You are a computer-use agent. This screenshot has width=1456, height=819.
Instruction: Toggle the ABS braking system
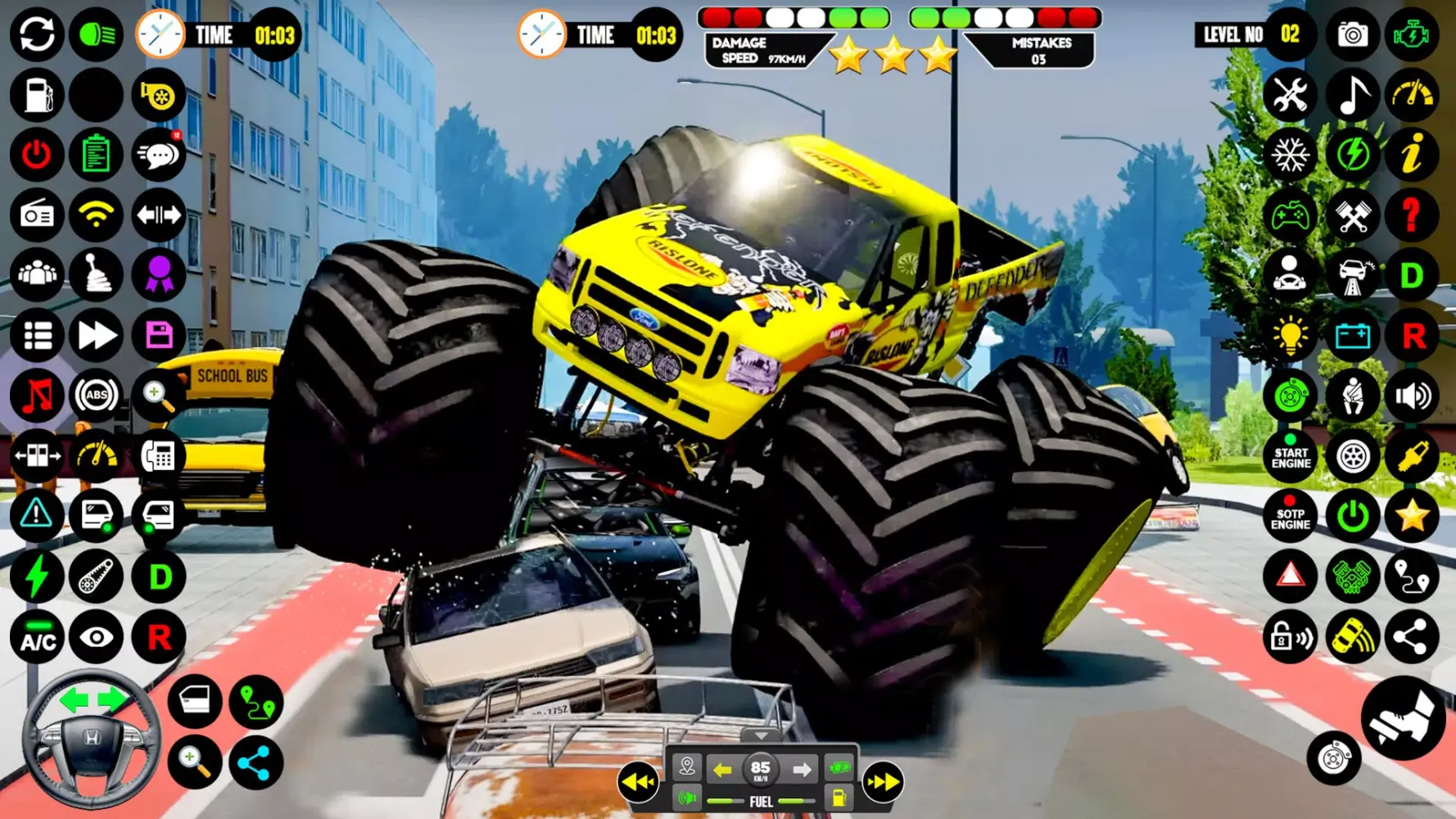[x=96, y=396]
